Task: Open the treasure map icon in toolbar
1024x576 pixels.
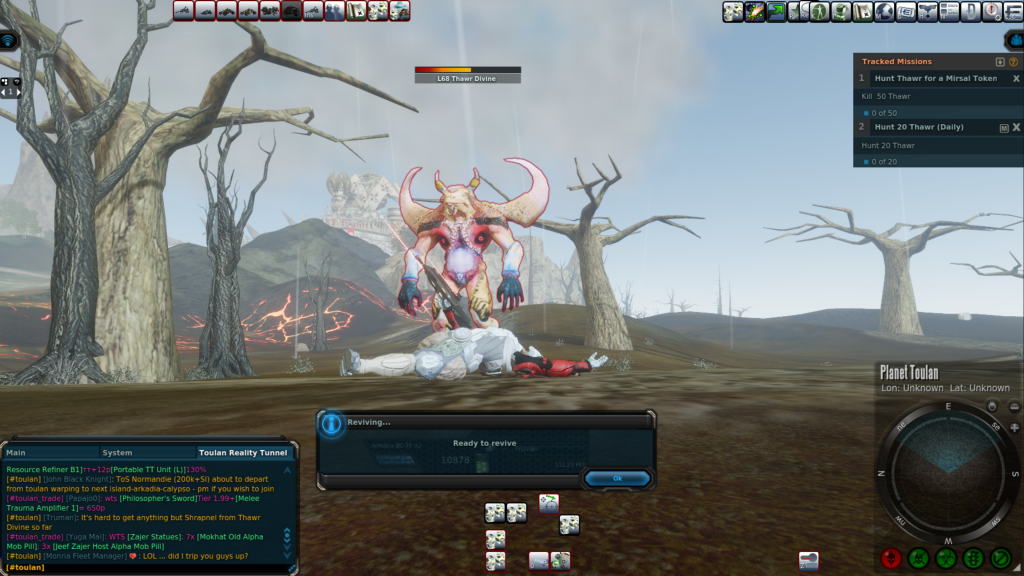Action: (862, 11)
